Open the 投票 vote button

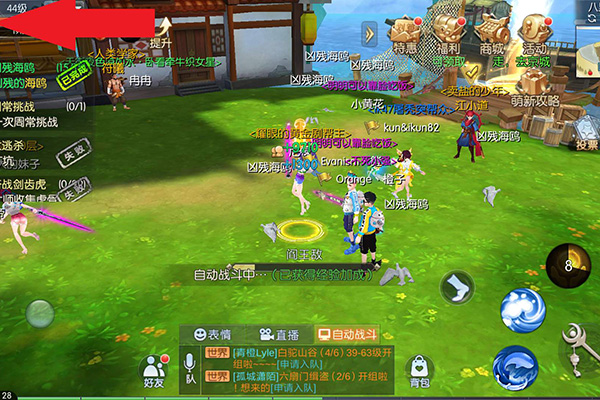pyautogui.click(x=585, y=132)
